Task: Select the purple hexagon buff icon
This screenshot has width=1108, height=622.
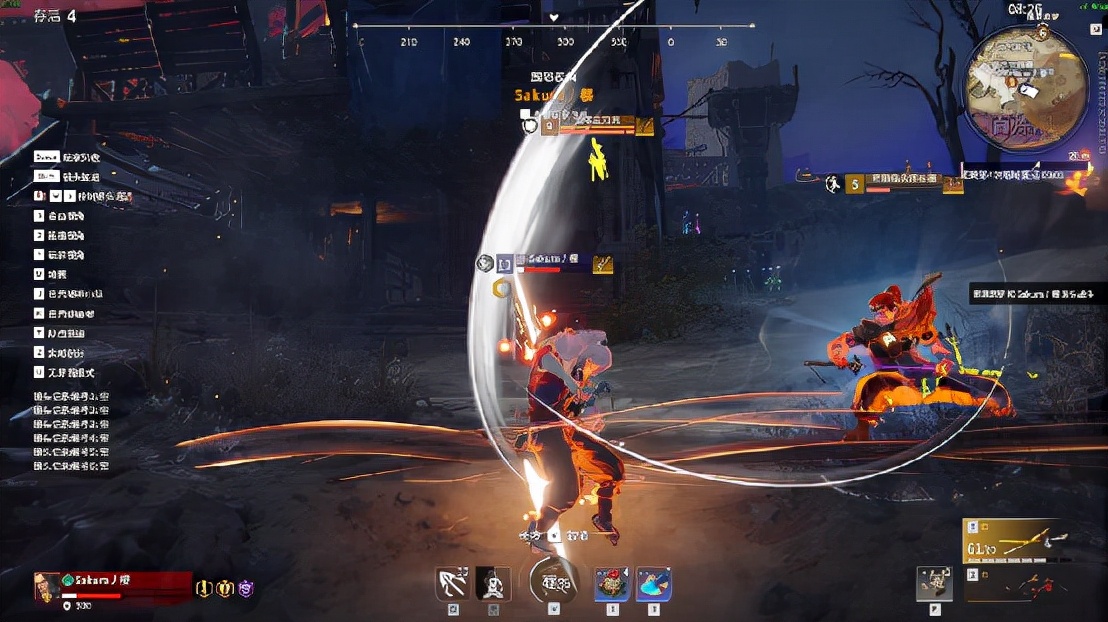Action: click(245, 588)
